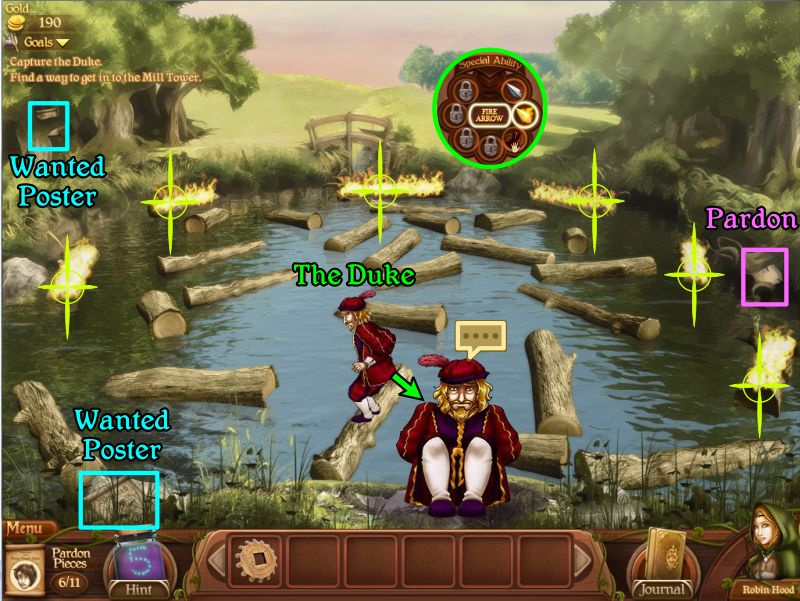Open the Menu button
The height and width of the screenshot is (601, 800).
click(28, 529)
